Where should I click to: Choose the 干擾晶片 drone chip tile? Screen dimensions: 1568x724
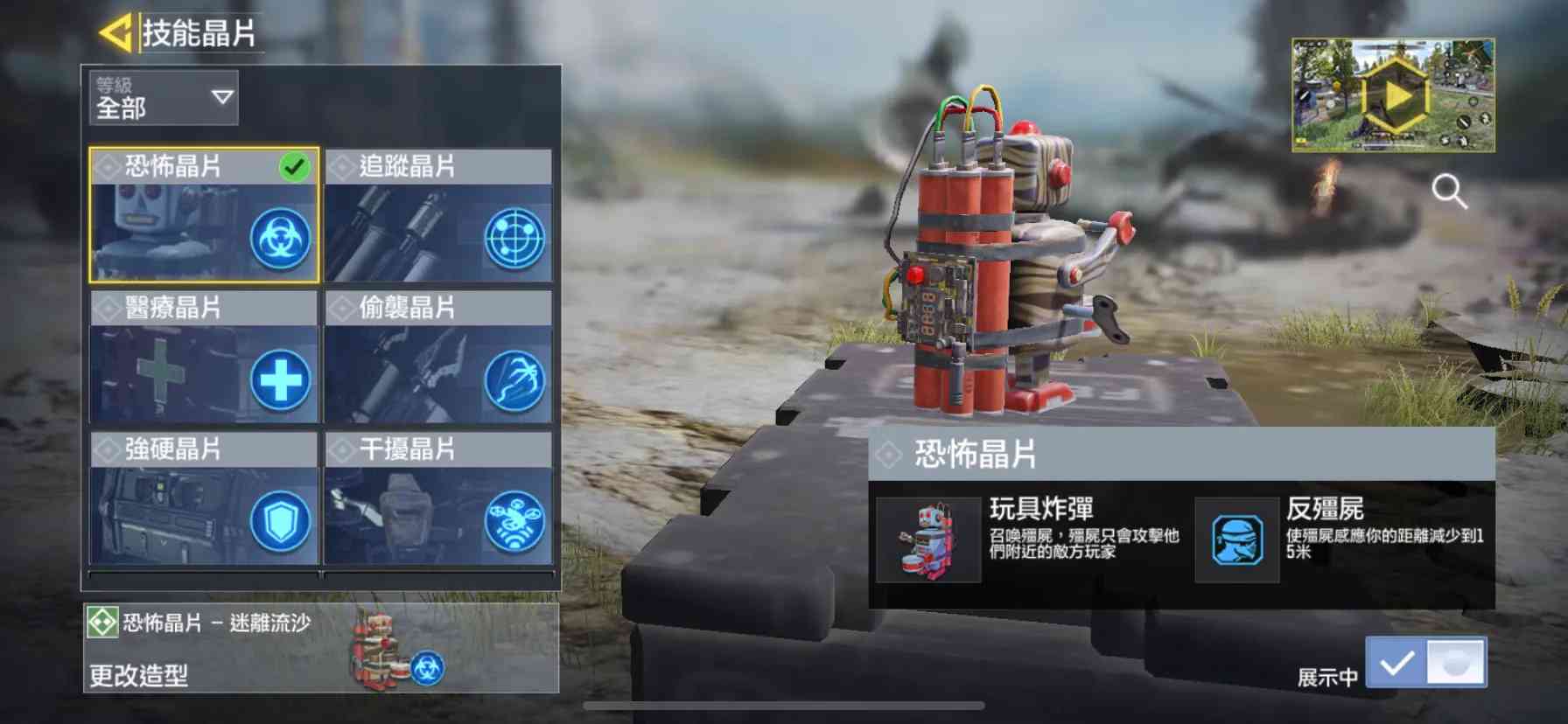[x=438, y=498]
